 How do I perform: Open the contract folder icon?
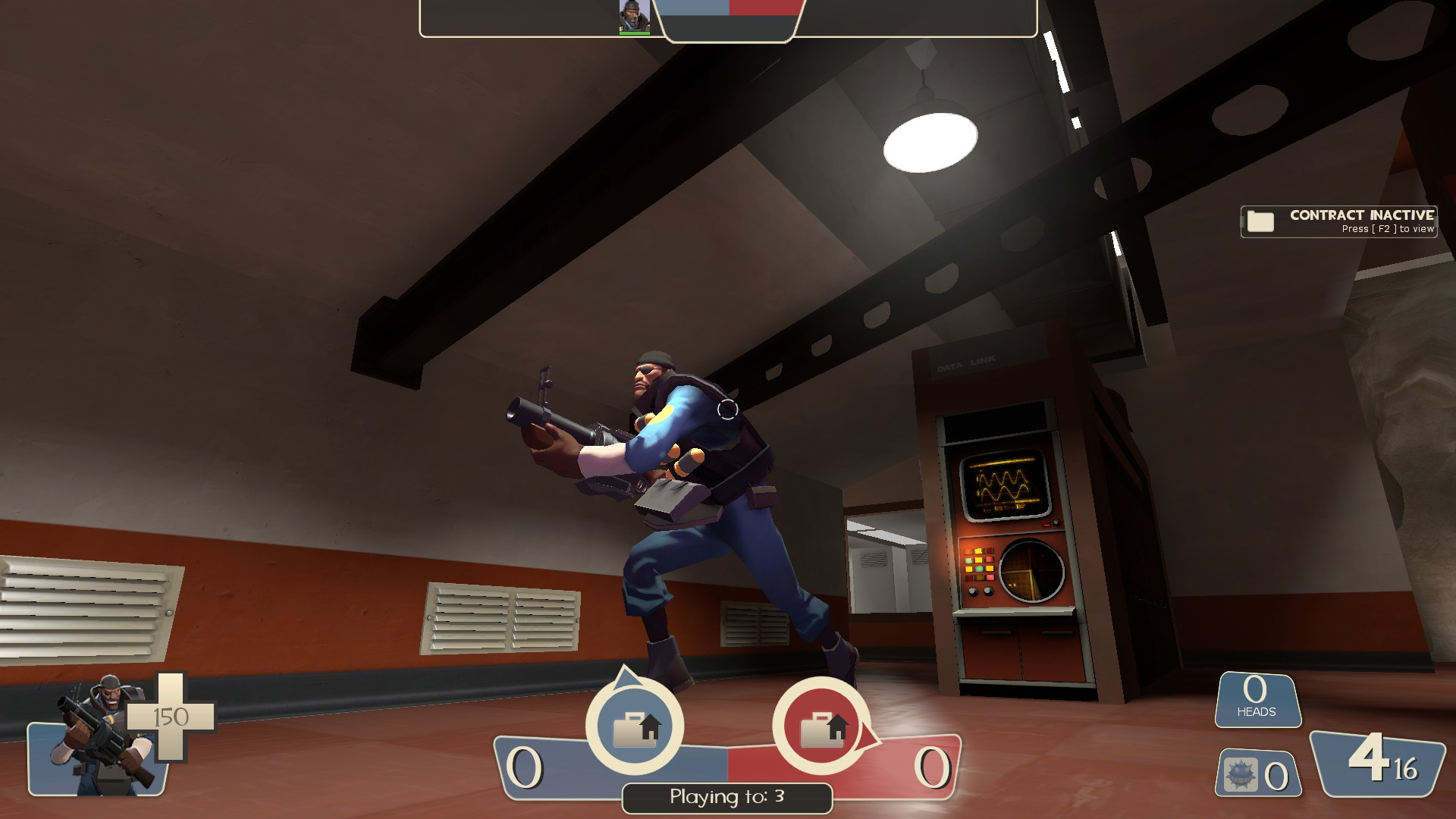(x=1260, y=221)
